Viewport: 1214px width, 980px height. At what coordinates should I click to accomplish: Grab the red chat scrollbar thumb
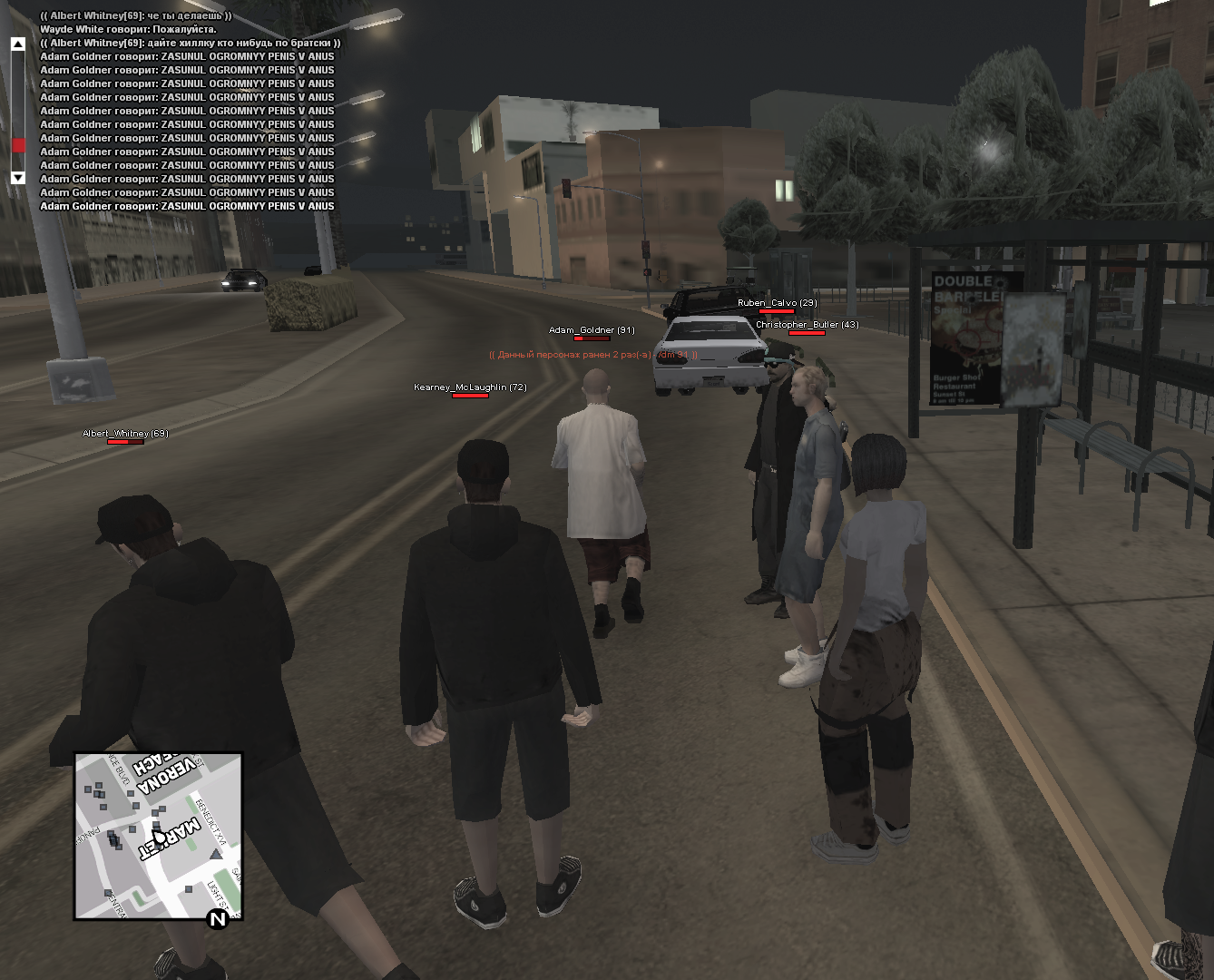coord(18,145)
